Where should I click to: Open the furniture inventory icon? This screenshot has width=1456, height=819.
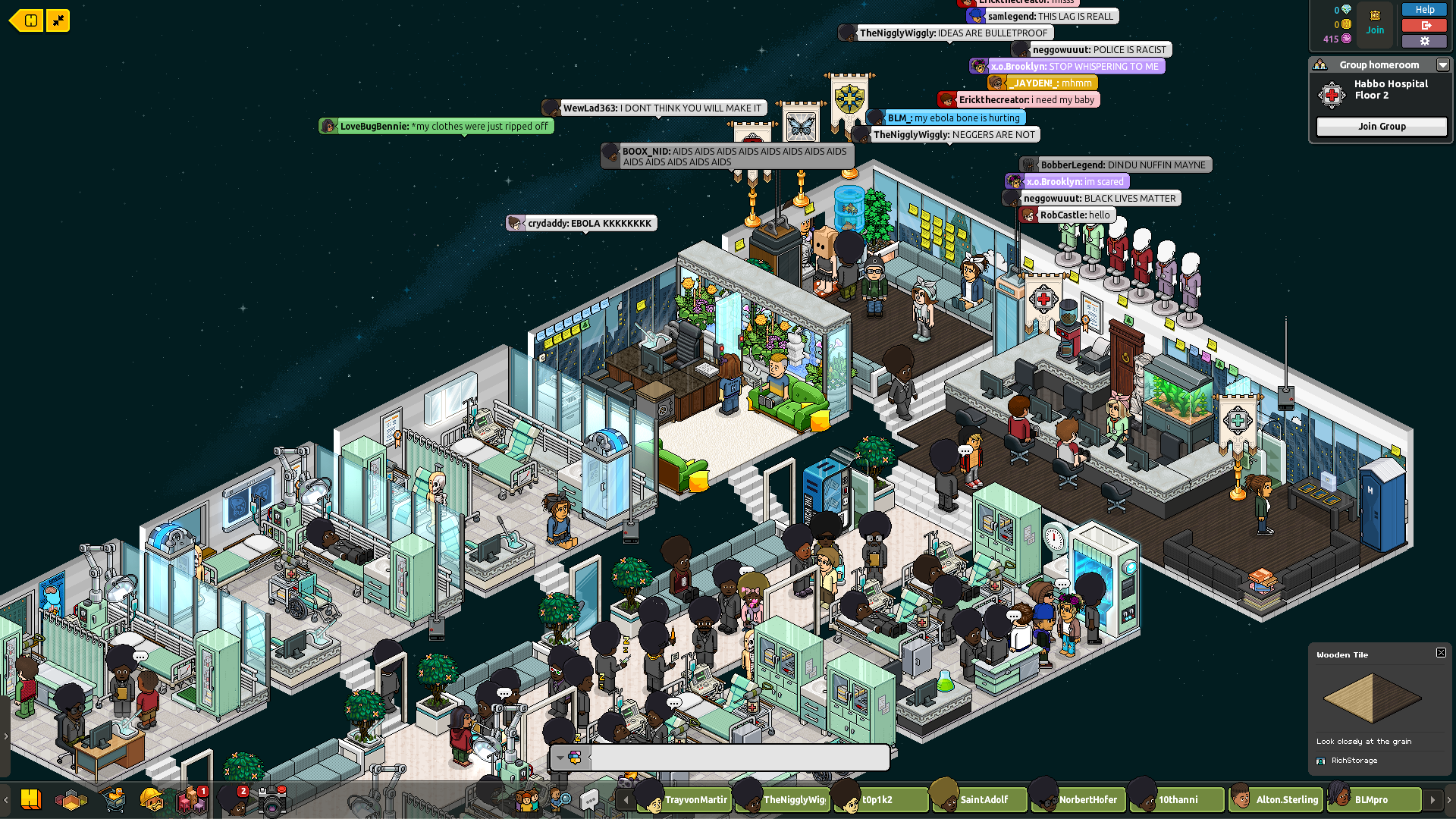click(x=192, y=800)
